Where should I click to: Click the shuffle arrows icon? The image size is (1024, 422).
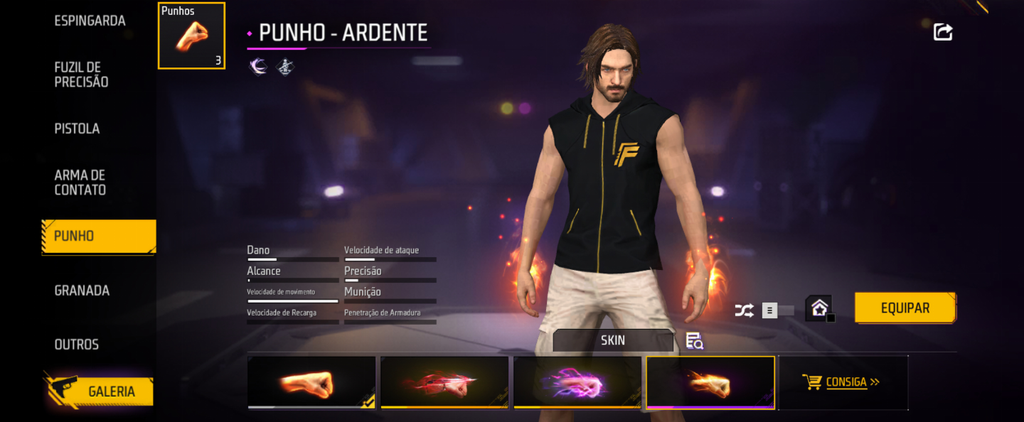click(744, 310)
